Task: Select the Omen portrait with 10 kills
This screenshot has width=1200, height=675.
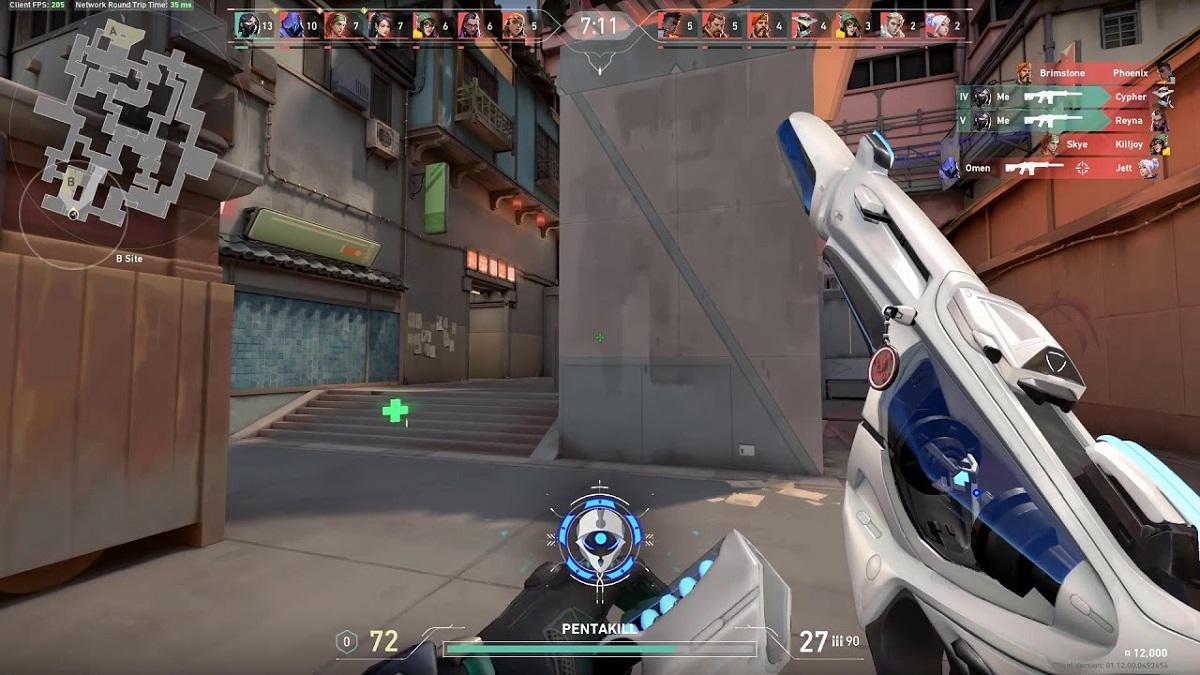Action: point(291,25)
